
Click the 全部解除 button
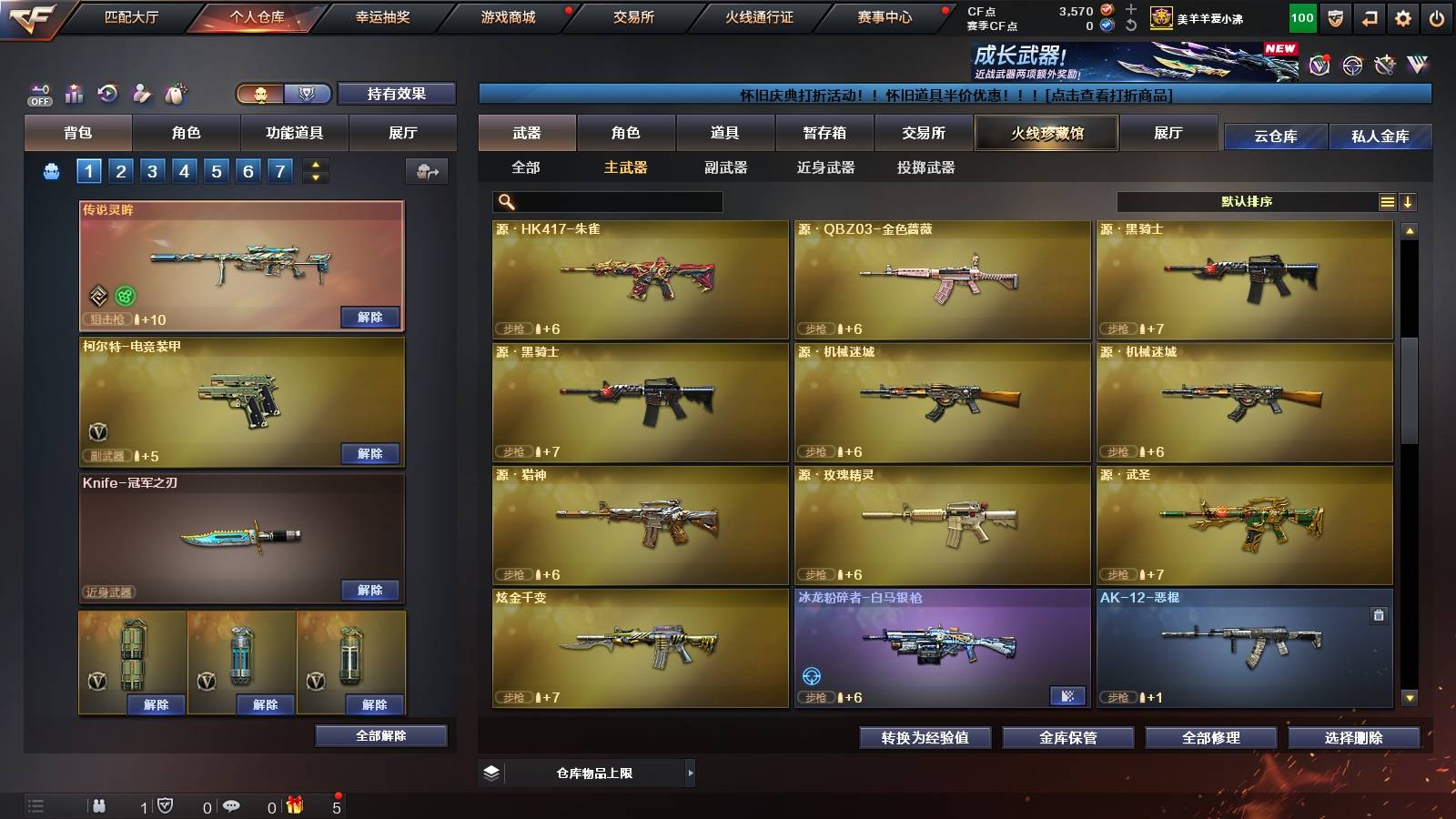coord(379,735)
